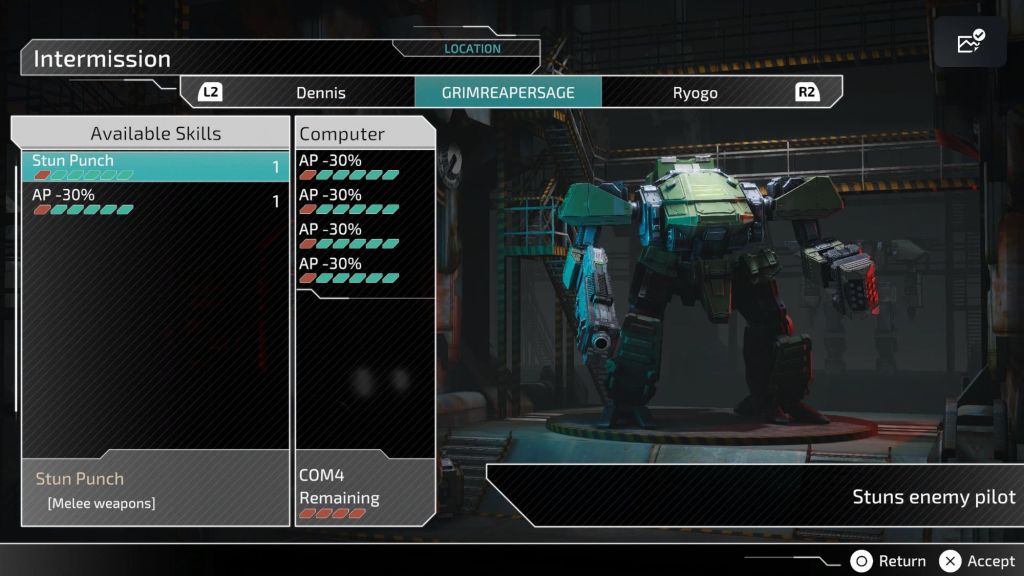
Task: Switch to the Ryogo pilot tab
Action: tap(694, 93)
